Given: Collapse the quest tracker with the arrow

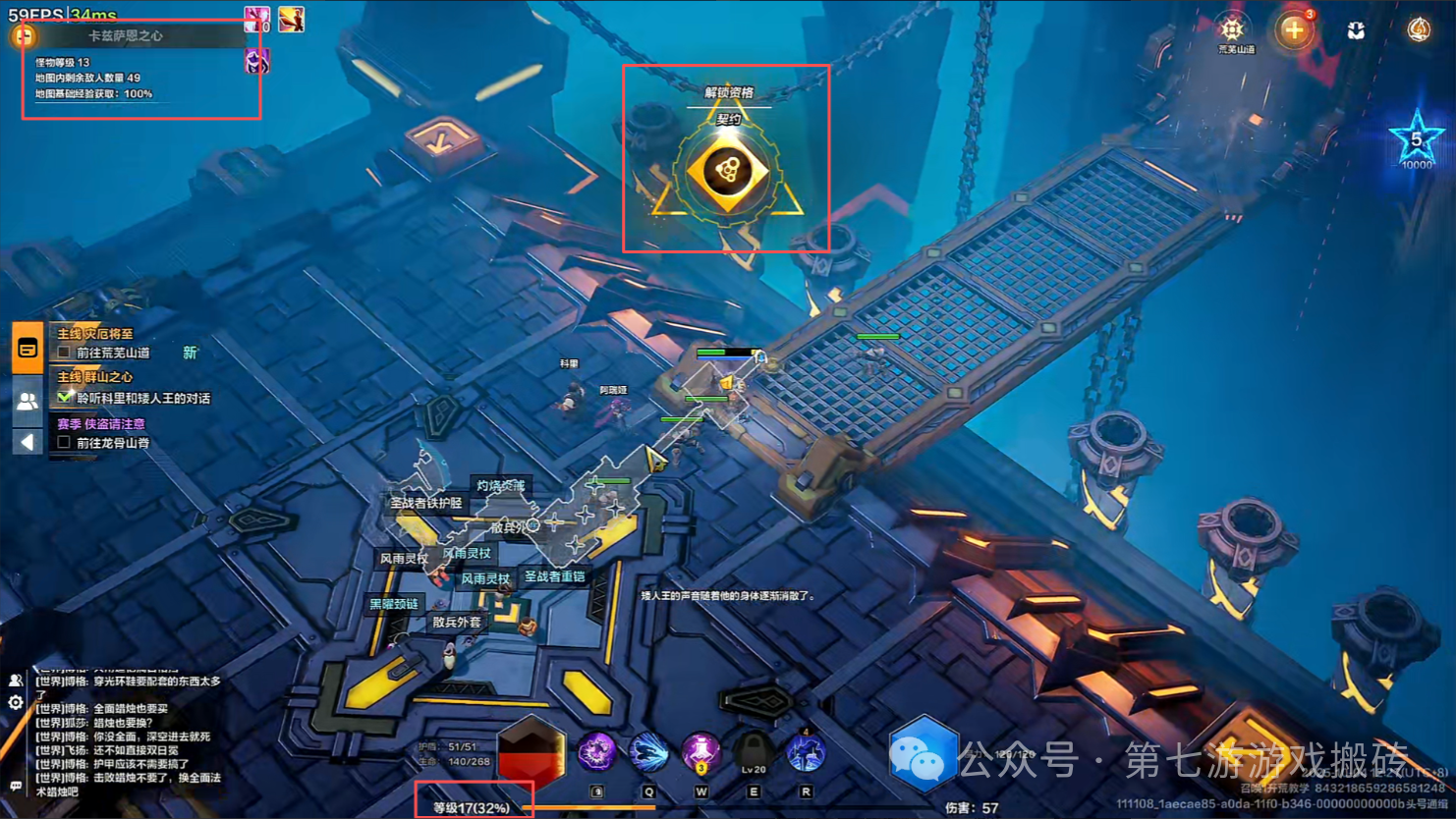Looking at the screenshot, I should [28, 442].
